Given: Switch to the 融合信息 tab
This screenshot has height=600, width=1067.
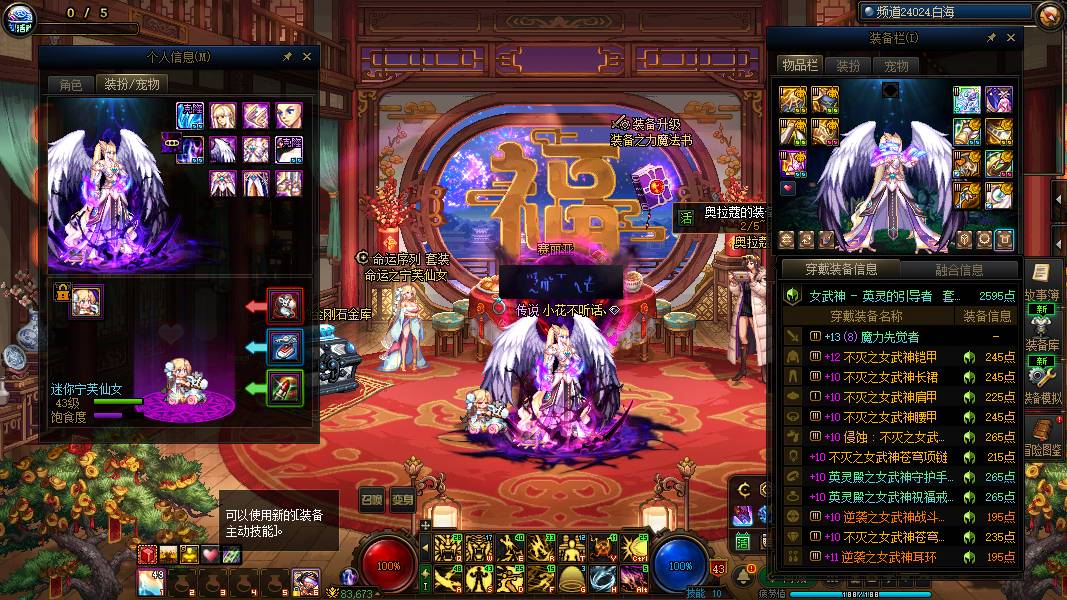Looking at the screenshot, I should click(x=958, y=269).
